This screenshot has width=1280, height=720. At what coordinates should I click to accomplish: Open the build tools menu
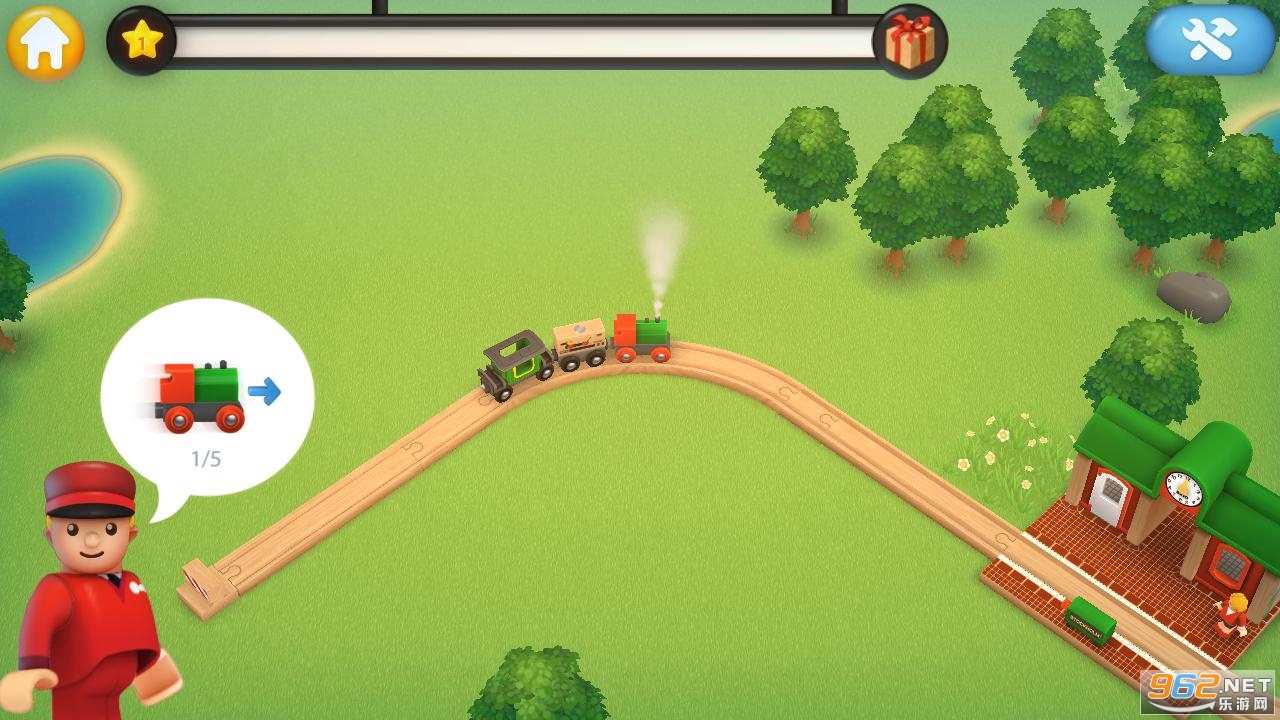1210,39
